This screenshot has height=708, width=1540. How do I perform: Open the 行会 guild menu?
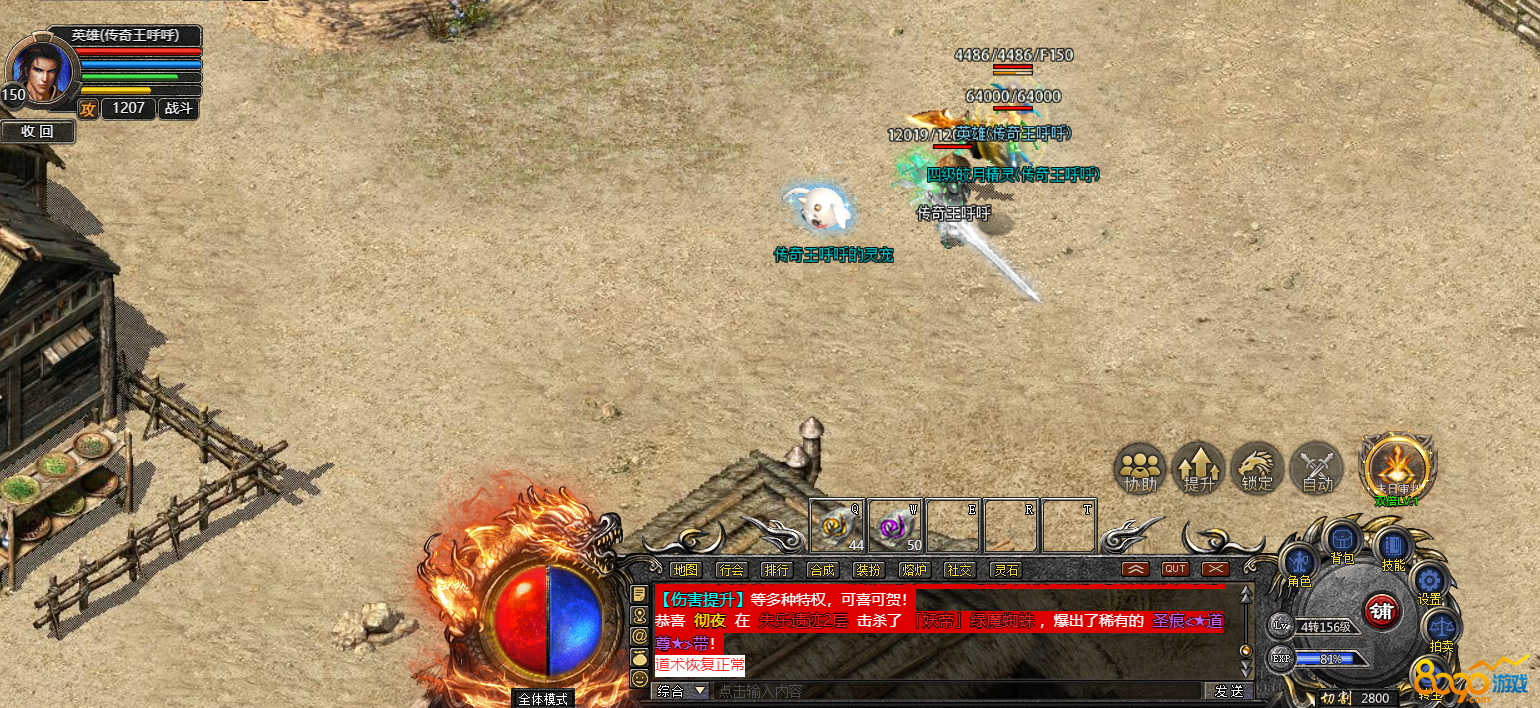click(x=731, y=570)
